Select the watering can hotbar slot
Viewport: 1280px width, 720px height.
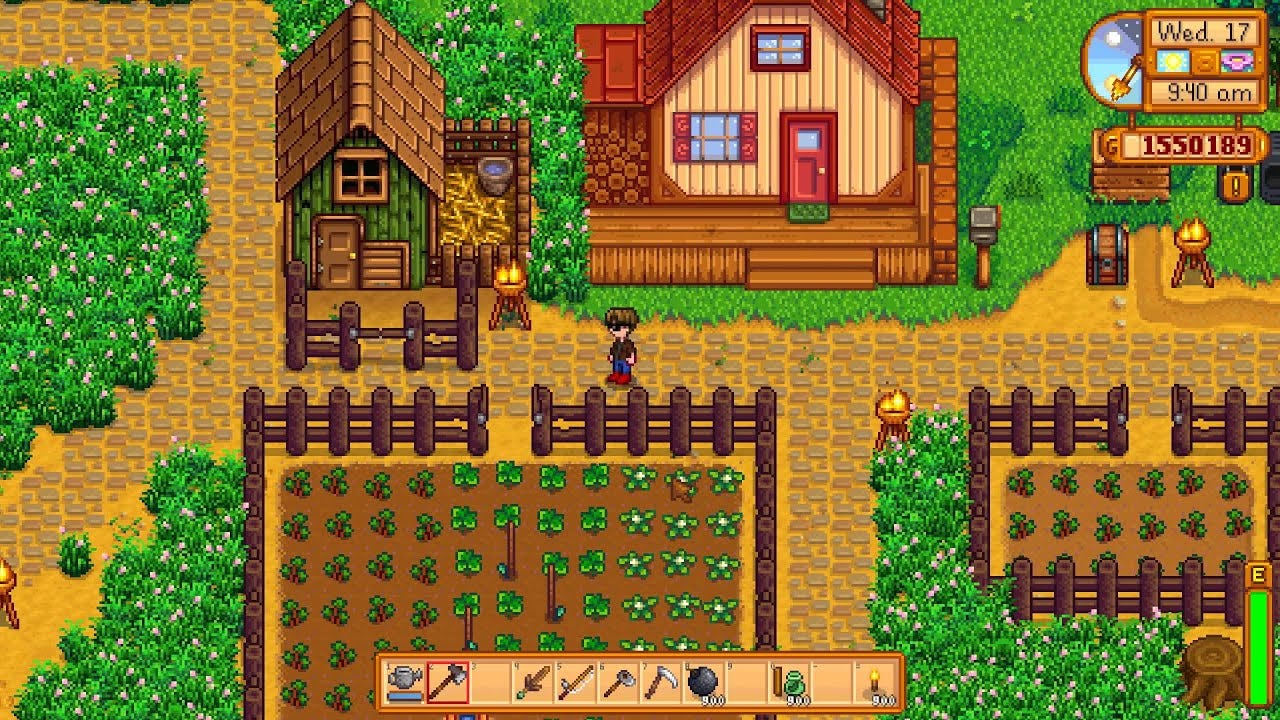[x=405, y=683]
